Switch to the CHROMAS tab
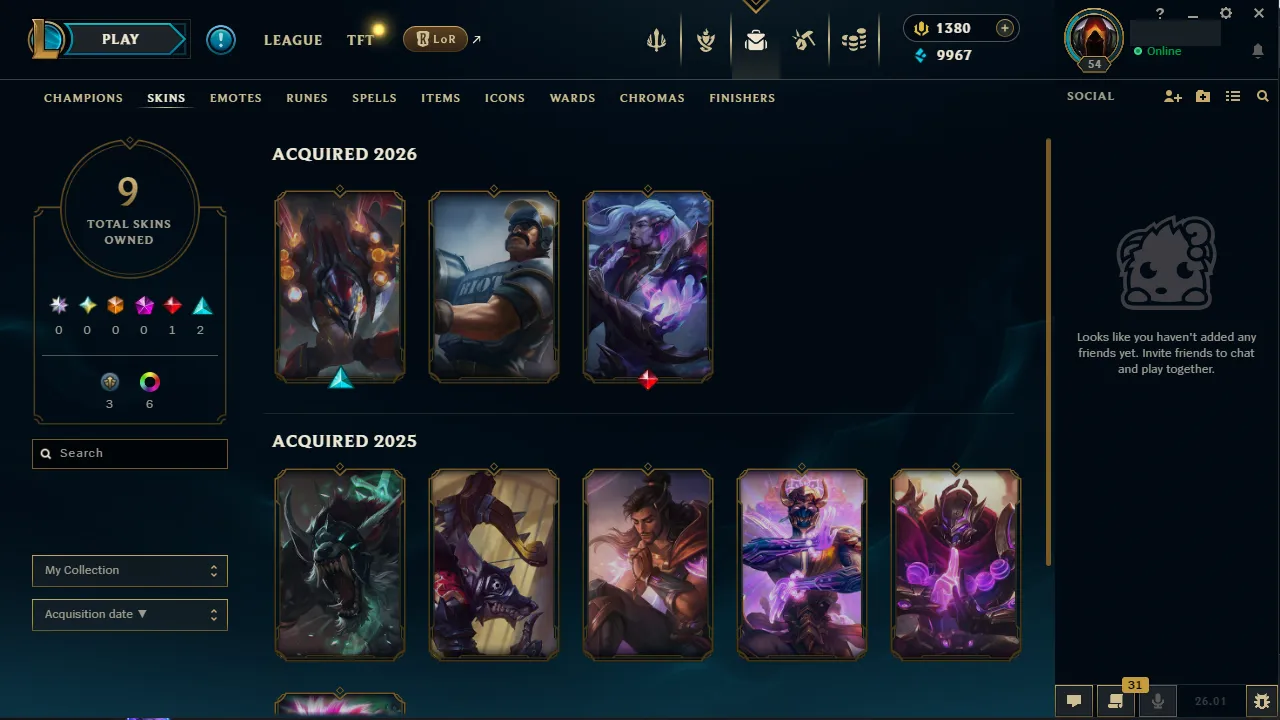1280x720 pixels. pyautogui.click(x=652, y=98)
